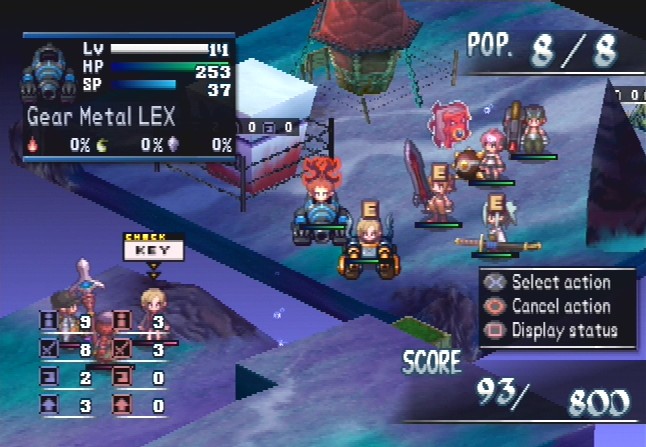Select the enemy-marked yellow vehicle unit
Screen dimensions: 646x447
coord(364,250)
